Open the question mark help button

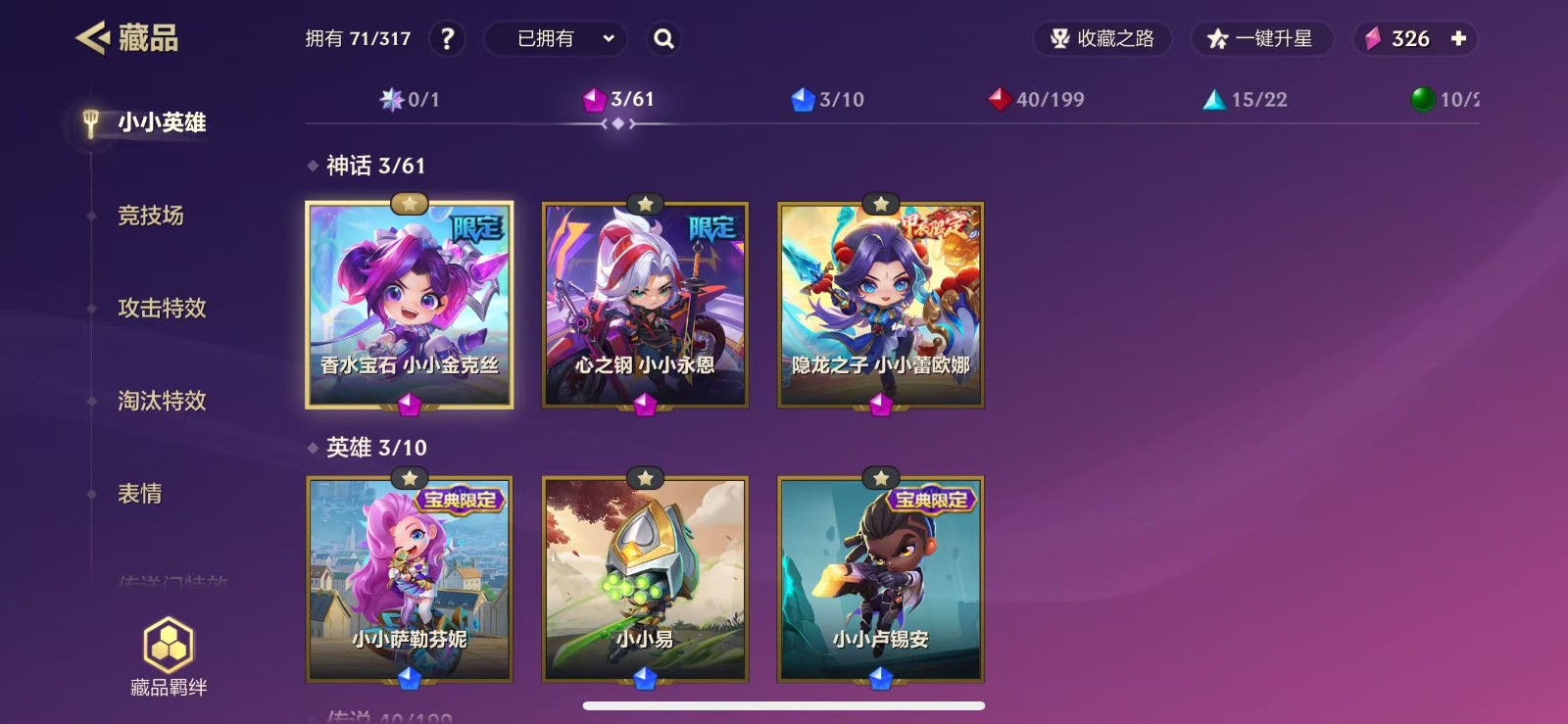point(447,39)
